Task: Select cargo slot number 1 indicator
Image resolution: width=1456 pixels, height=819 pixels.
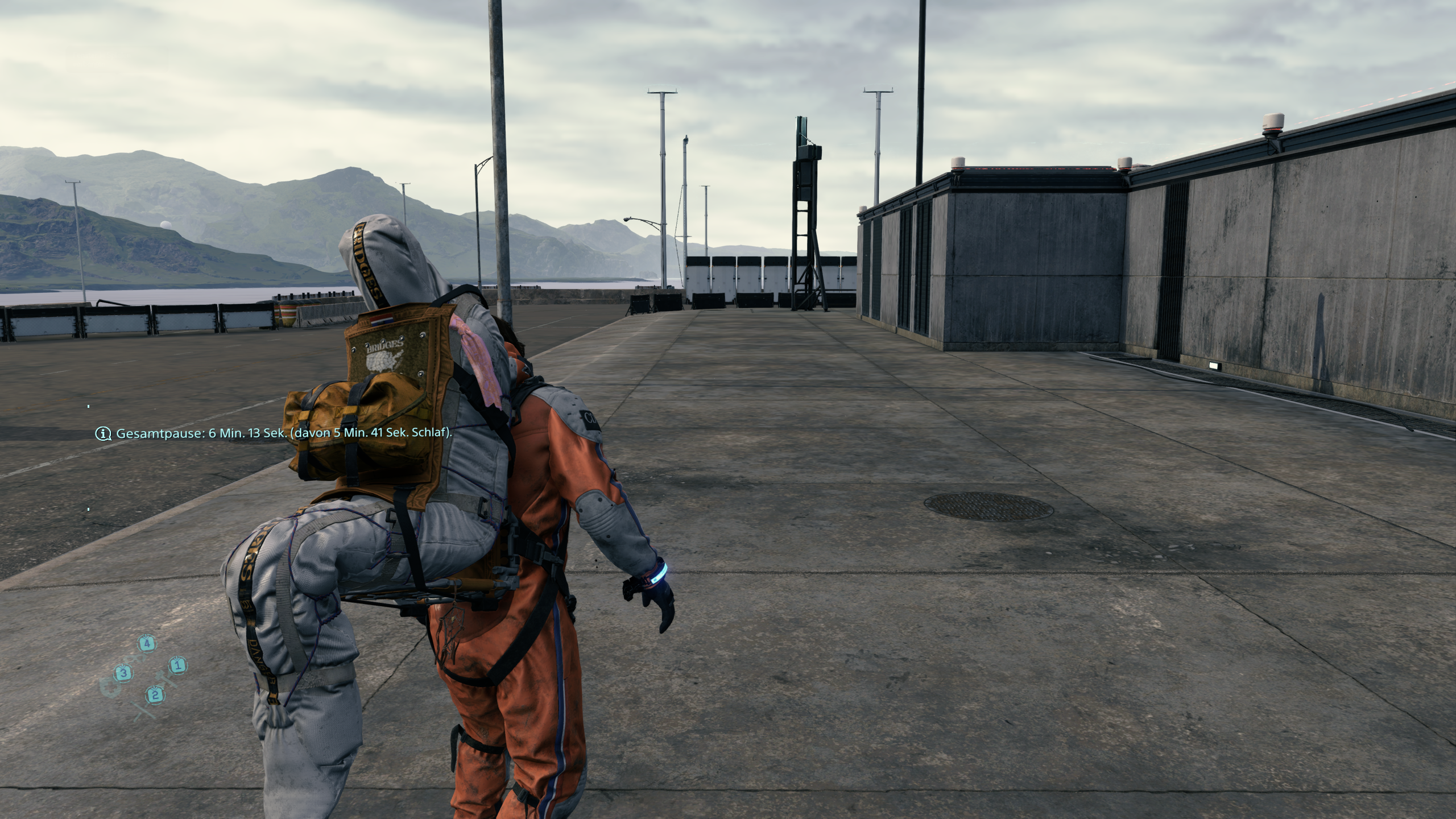Action: [177, 666]
